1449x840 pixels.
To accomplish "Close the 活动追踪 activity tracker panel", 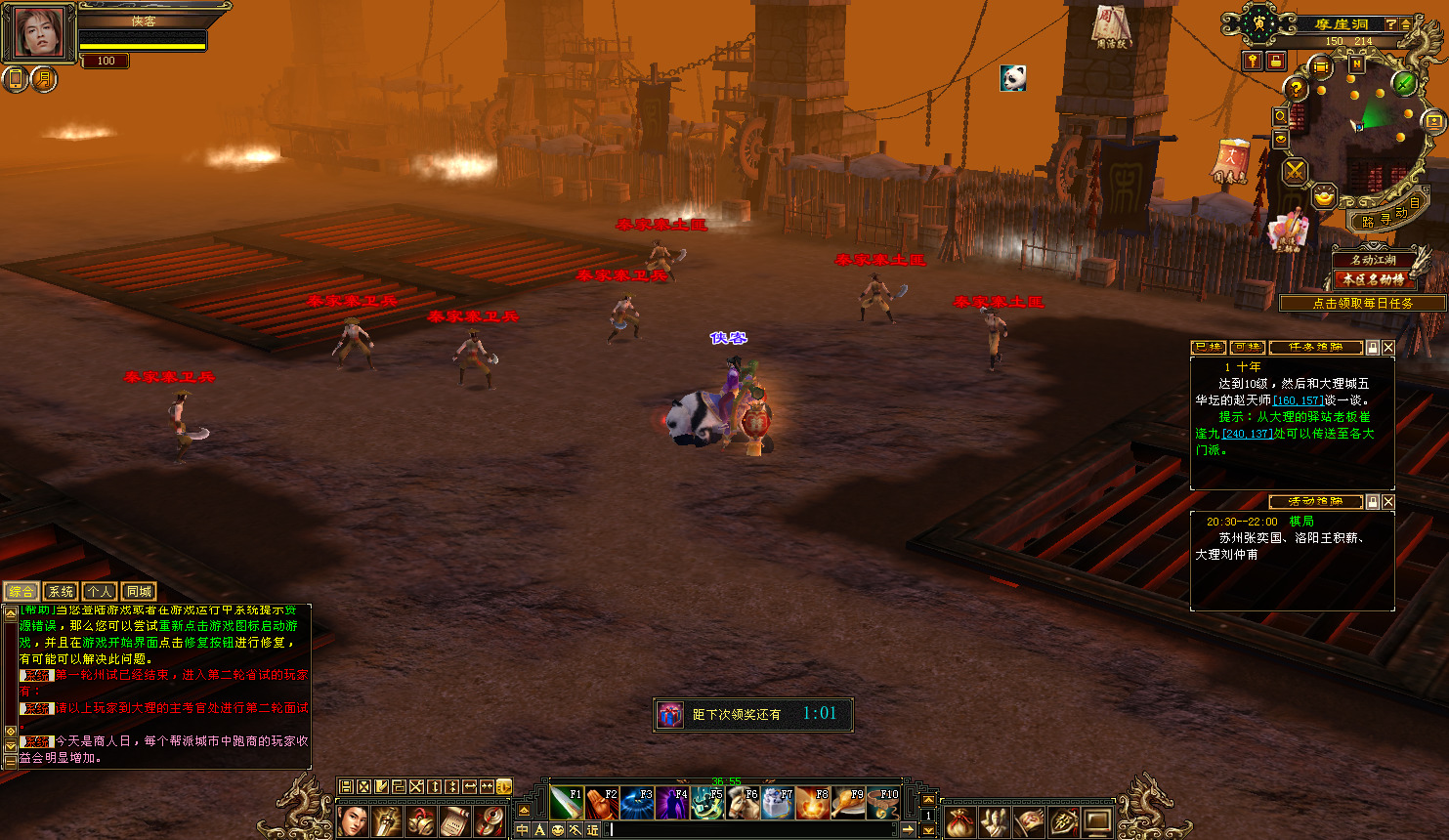I will [1388, 502].
